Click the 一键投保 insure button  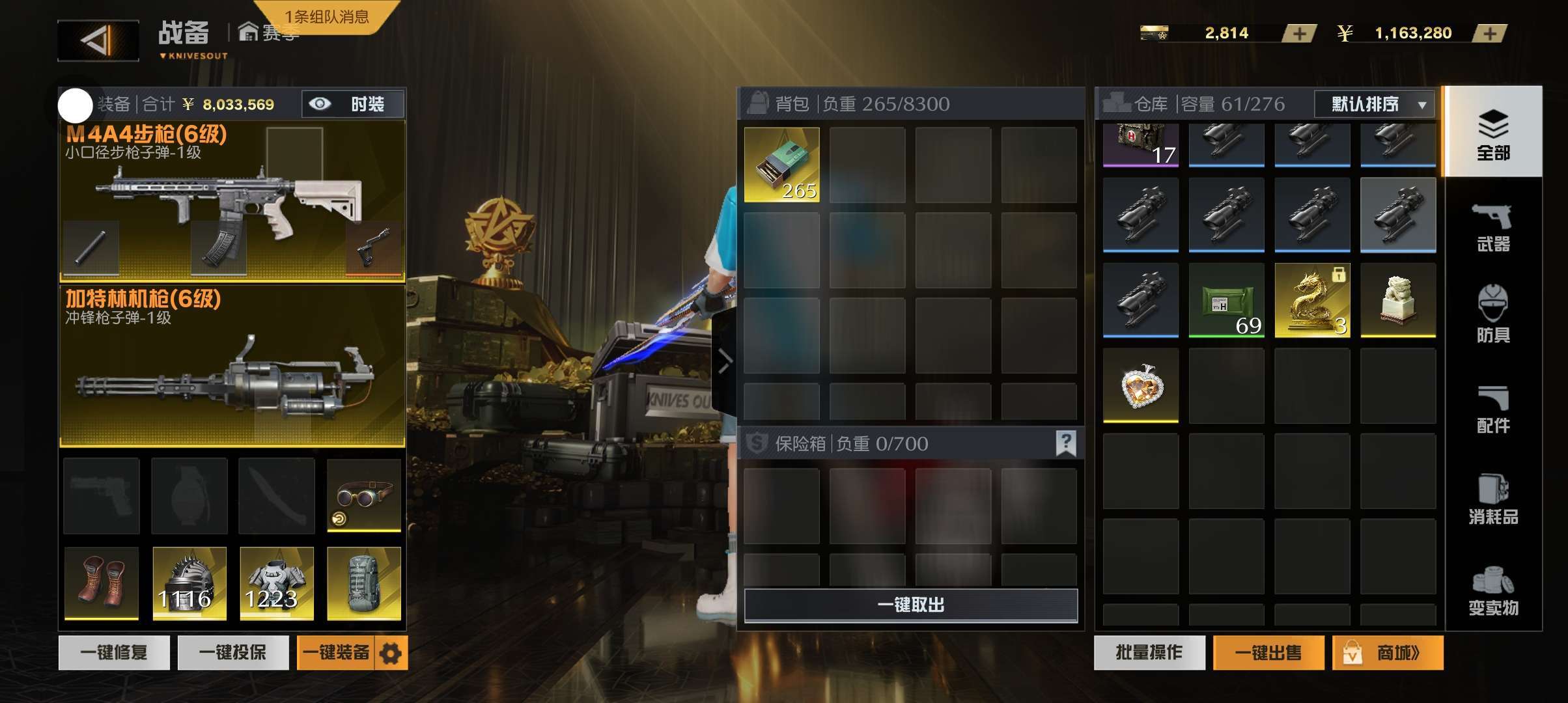coord(232,652)
